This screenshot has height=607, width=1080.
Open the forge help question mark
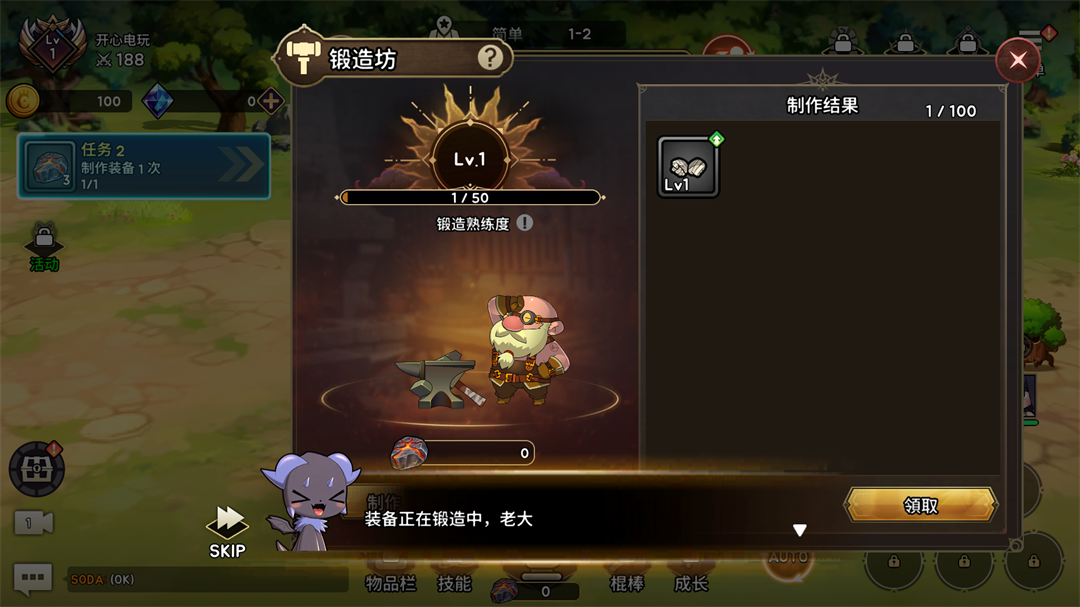[490, 58]
